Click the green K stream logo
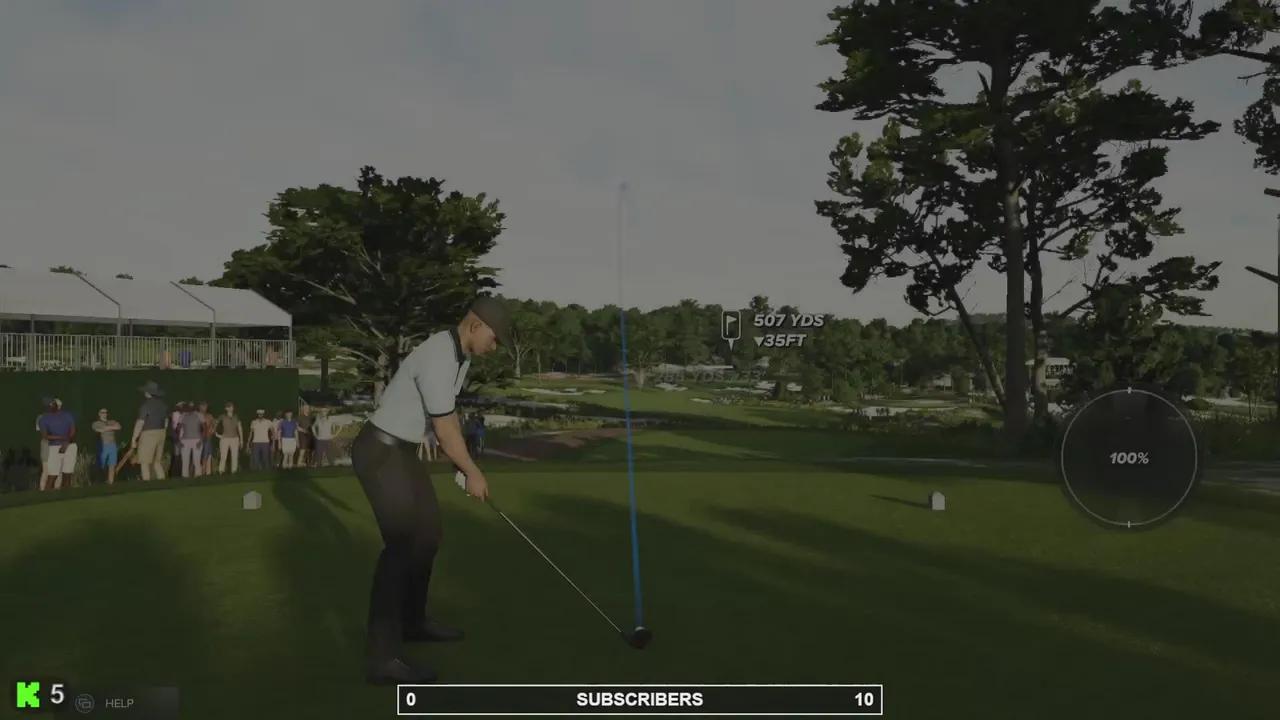1280x720 pixels. coord(28,695)
